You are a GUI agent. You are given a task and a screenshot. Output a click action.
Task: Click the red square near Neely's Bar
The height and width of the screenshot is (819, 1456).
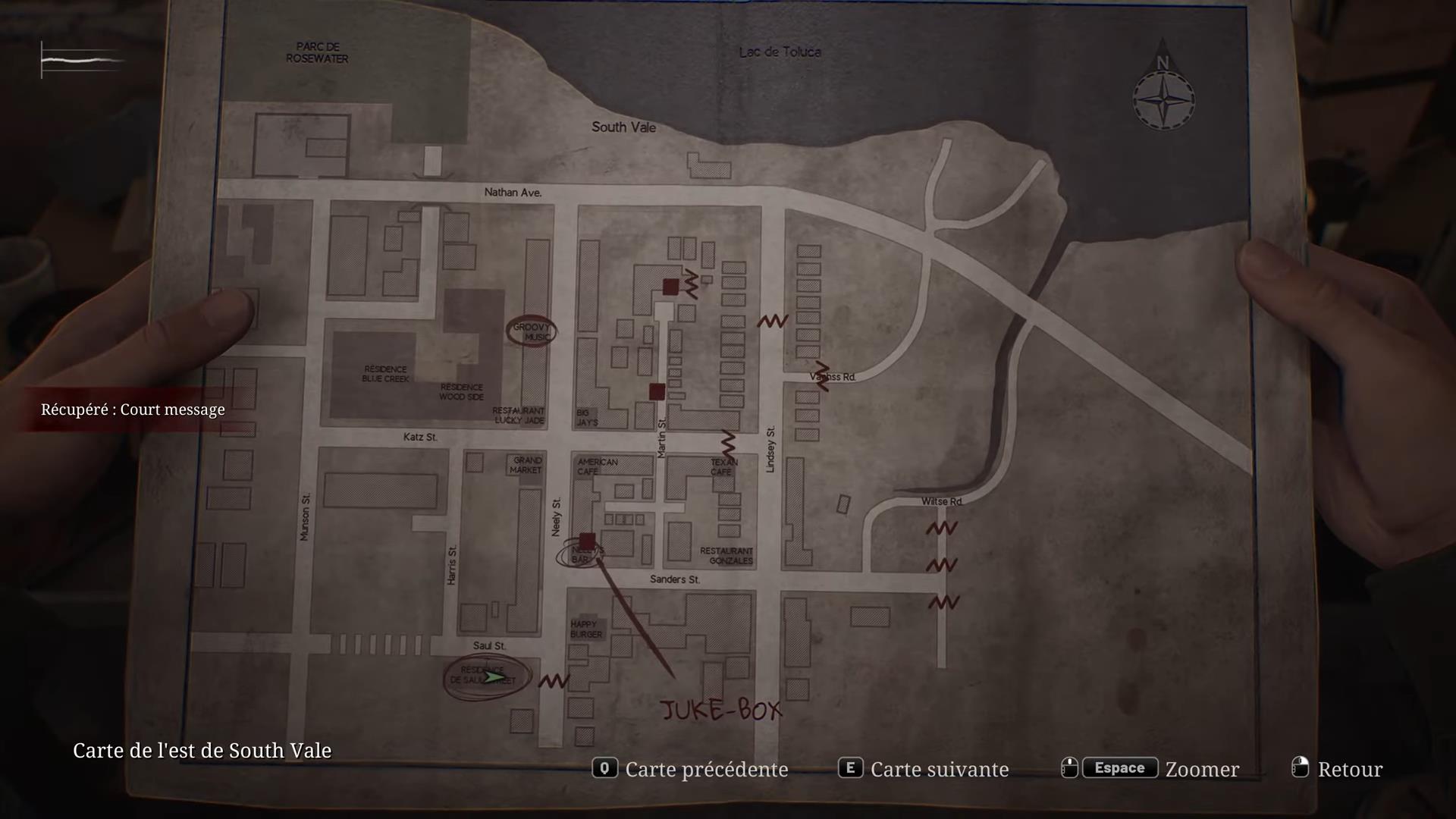[x=589, y=541]
